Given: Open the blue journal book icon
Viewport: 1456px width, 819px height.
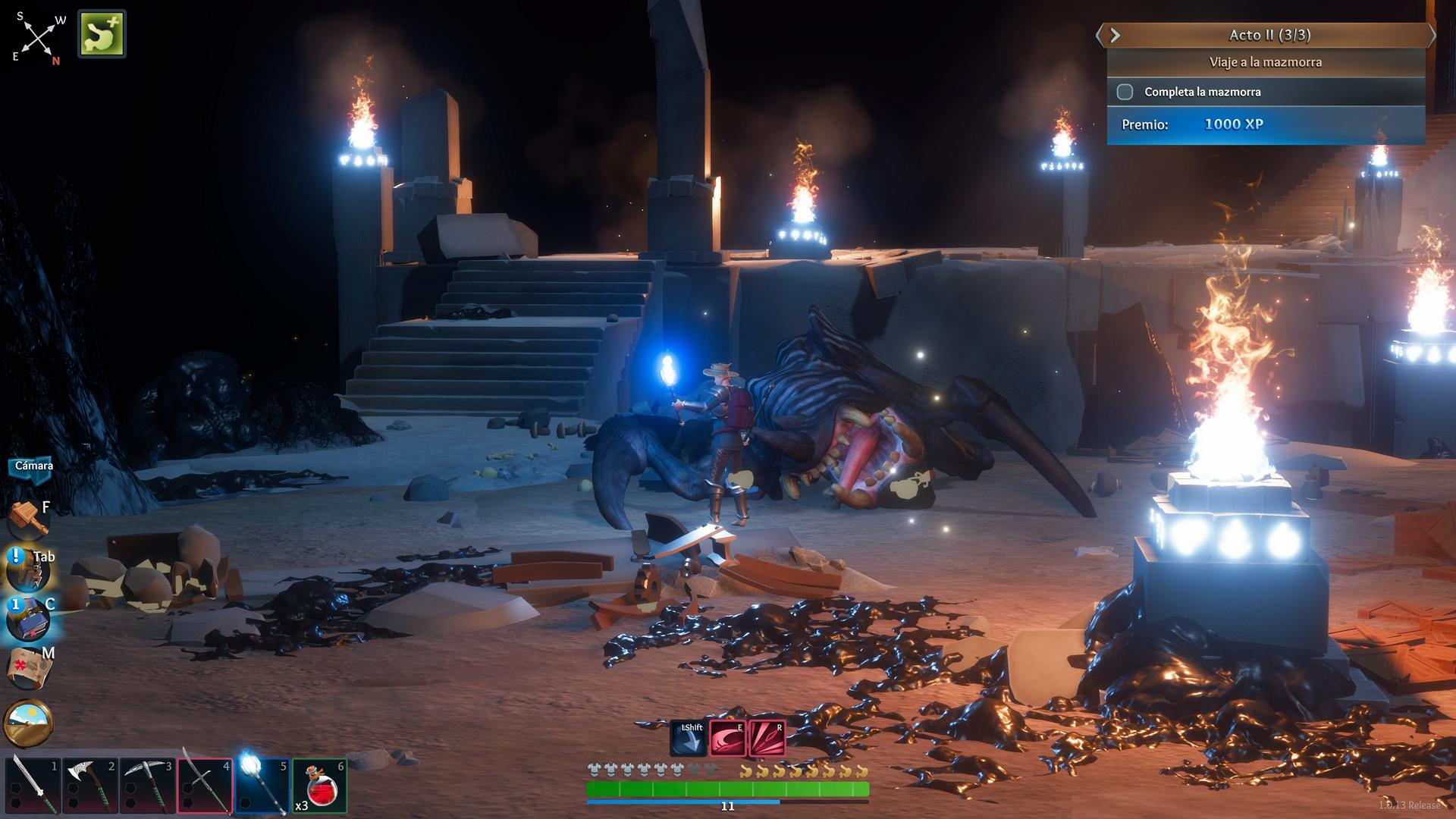Looking at the screenshot, I should click(28, 619).
